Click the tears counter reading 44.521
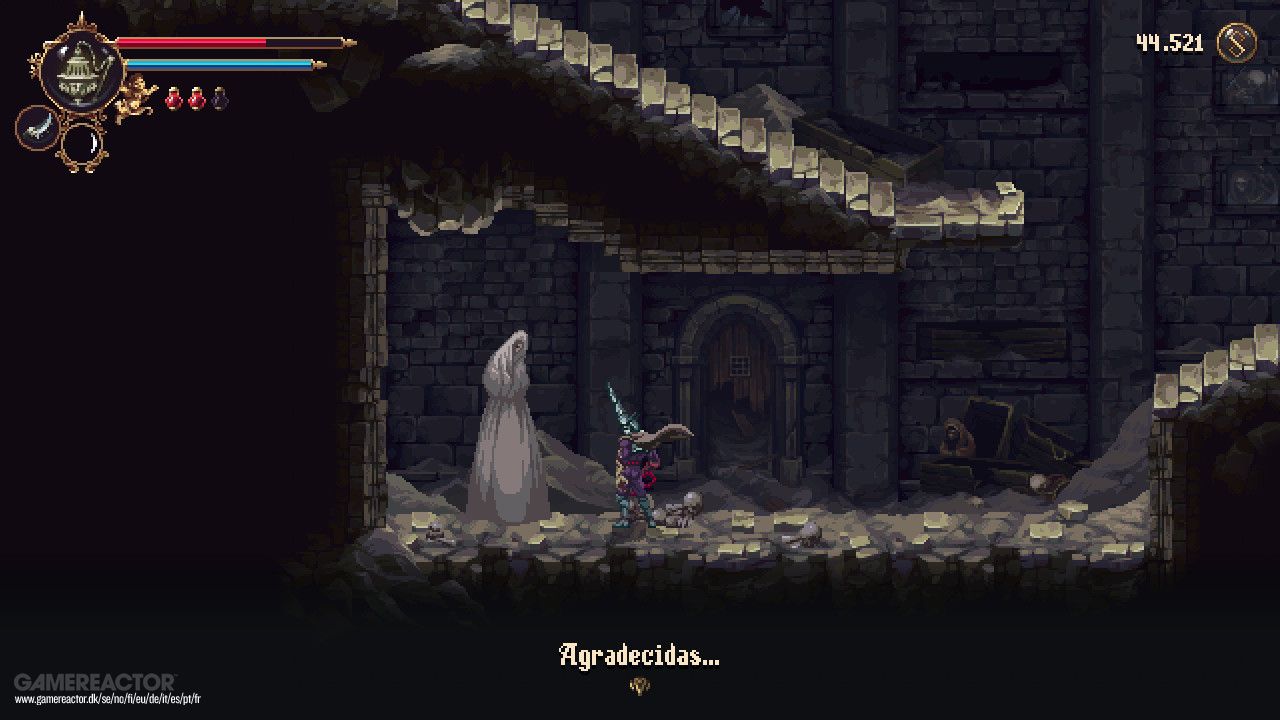The image size is (1280, 720). pyautogui.click(x=1168, y=43)
